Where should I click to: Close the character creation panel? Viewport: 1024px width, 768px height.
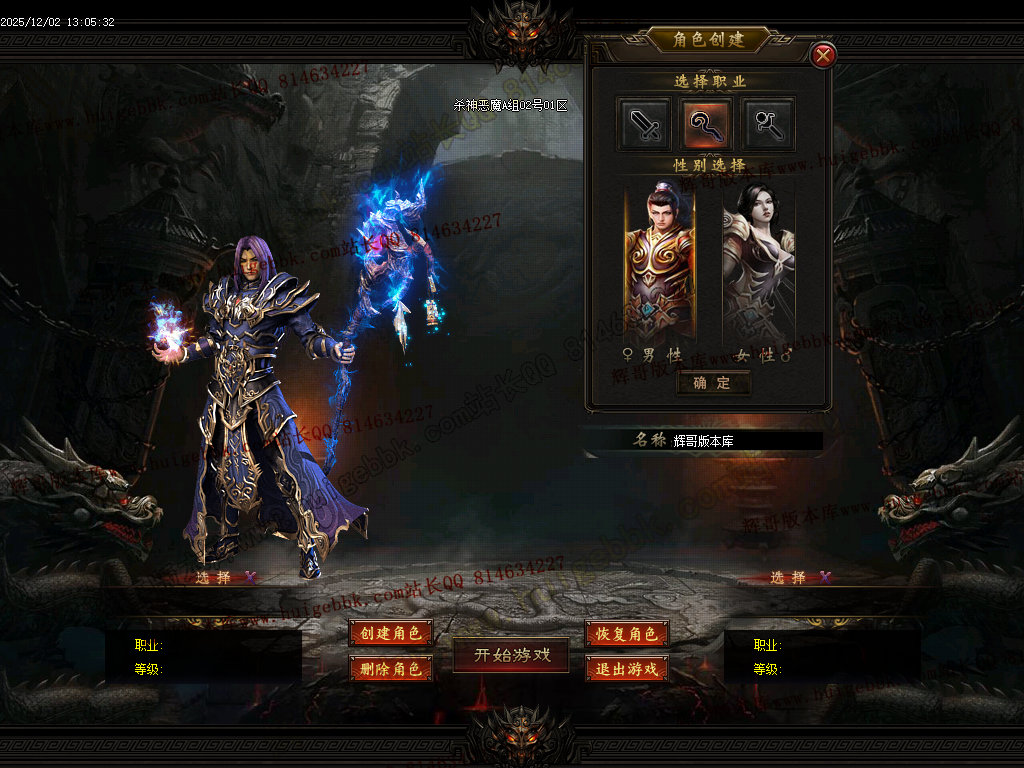(823, 56)
